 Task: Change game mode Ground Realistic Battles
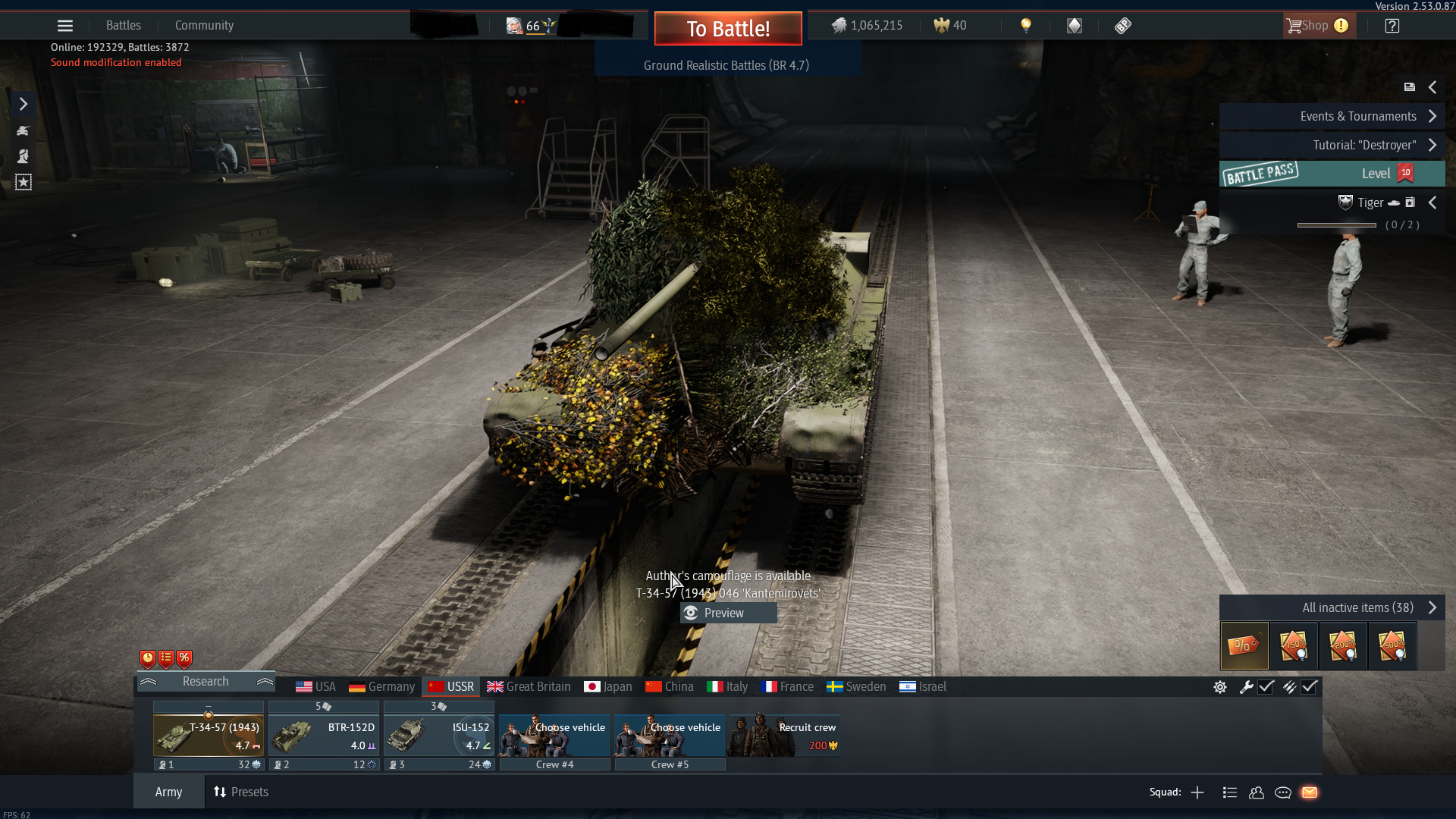[726, 65]
